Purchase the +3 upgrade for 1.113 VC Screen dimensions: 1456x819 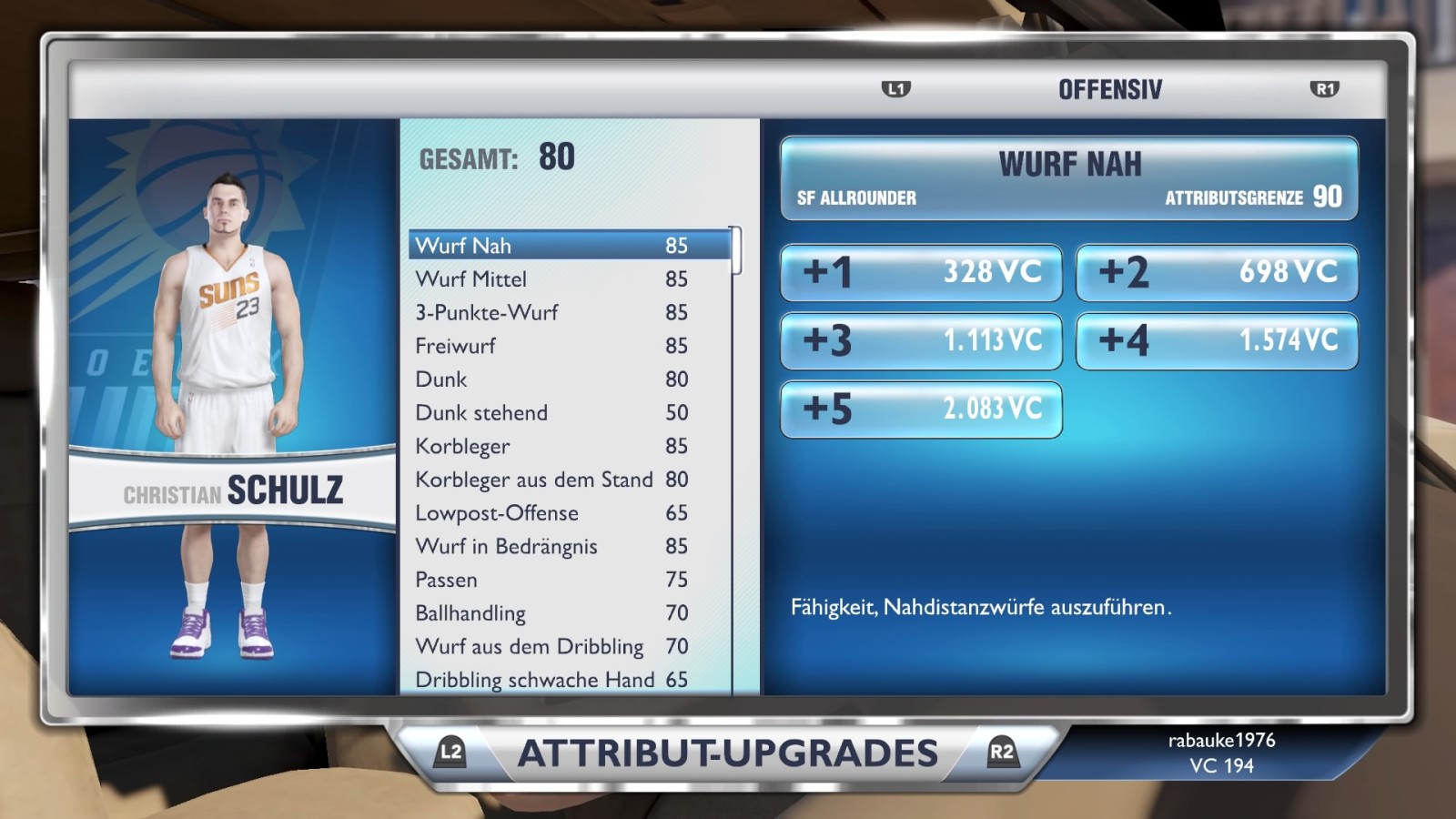(x=921, y=341)
